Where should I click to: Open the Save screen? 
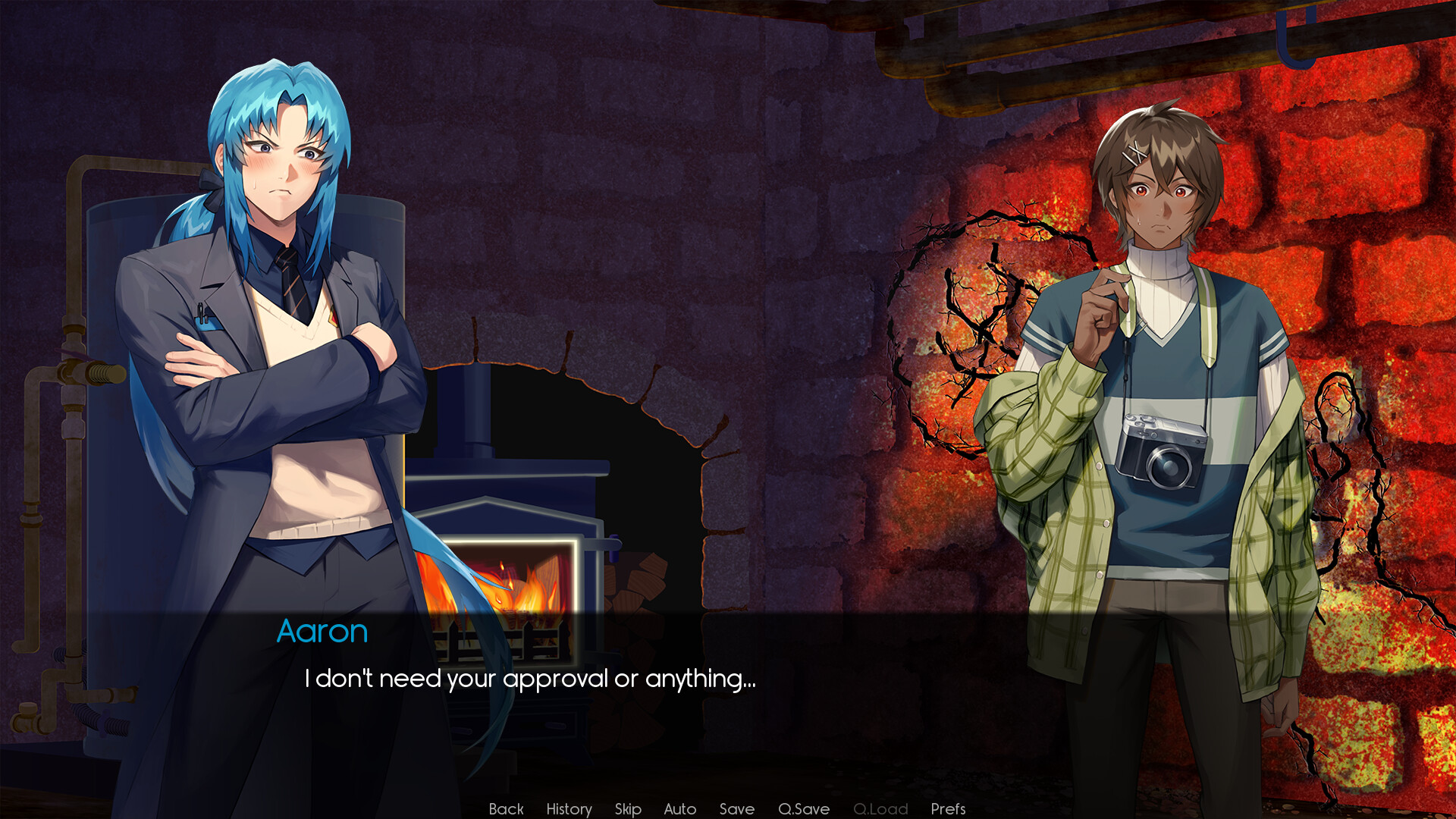point(736,808)
